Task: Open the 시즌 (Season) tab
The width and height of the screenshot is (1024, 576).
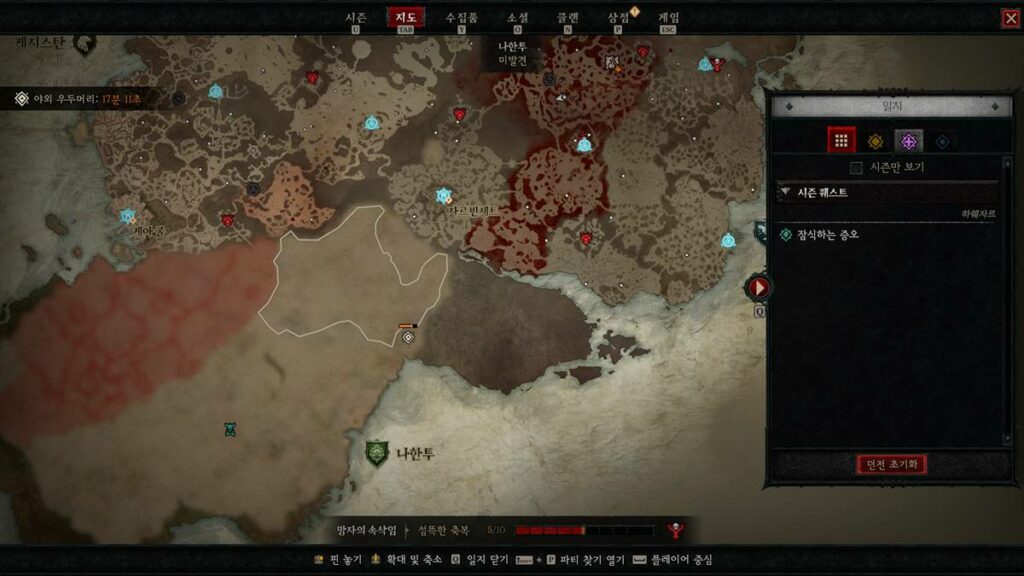Action: 355,18
